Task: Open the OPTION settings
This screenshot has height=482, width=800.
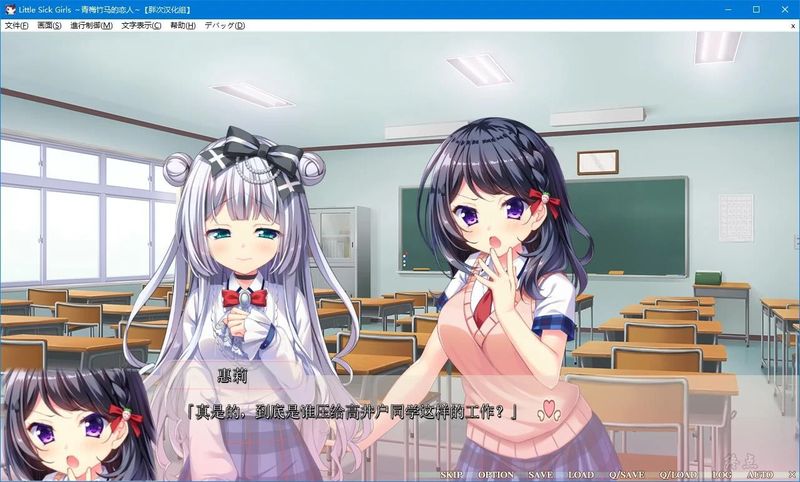Action: [496, 475]
